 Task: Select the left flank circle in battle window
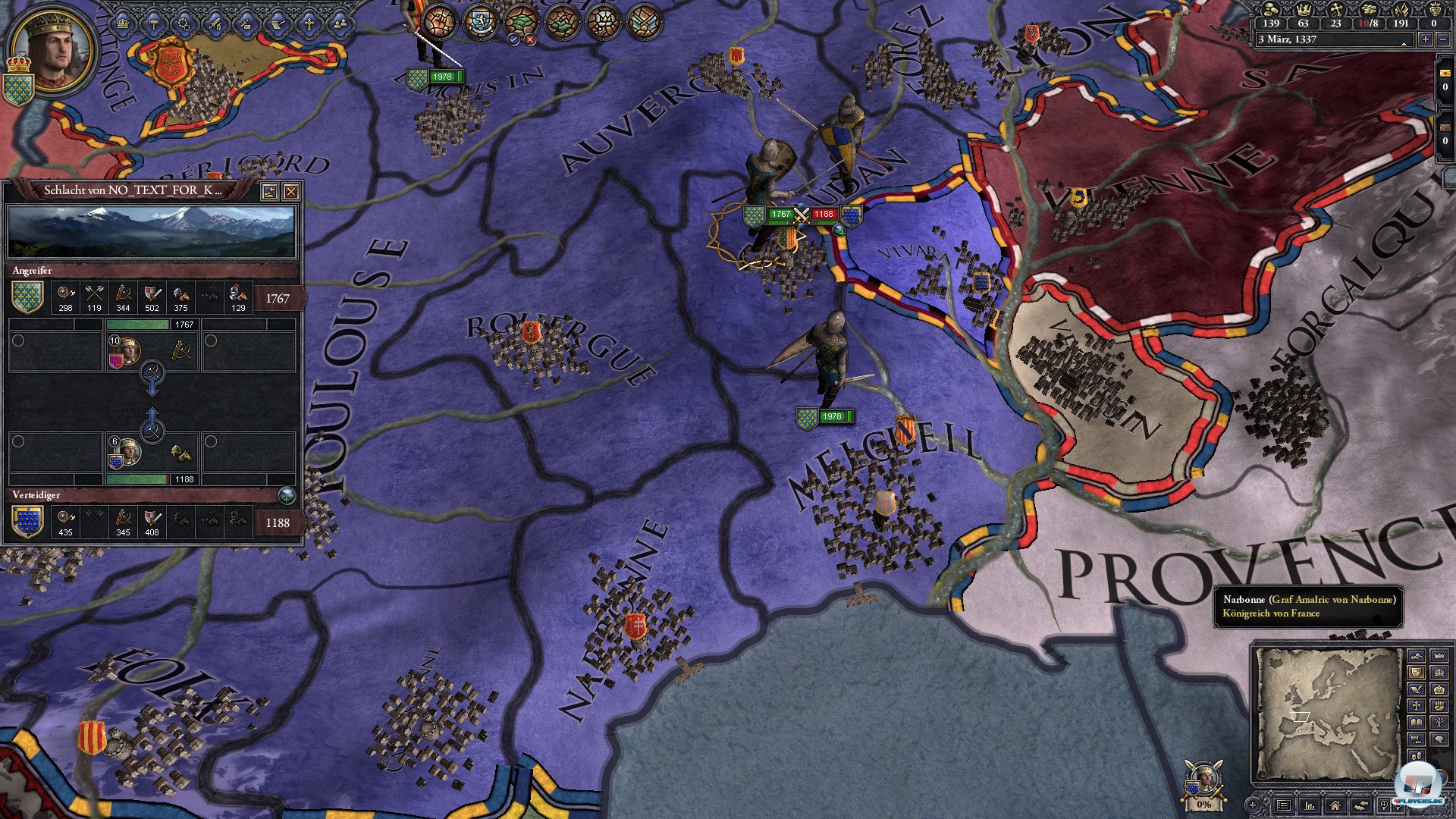pos(18,340)
